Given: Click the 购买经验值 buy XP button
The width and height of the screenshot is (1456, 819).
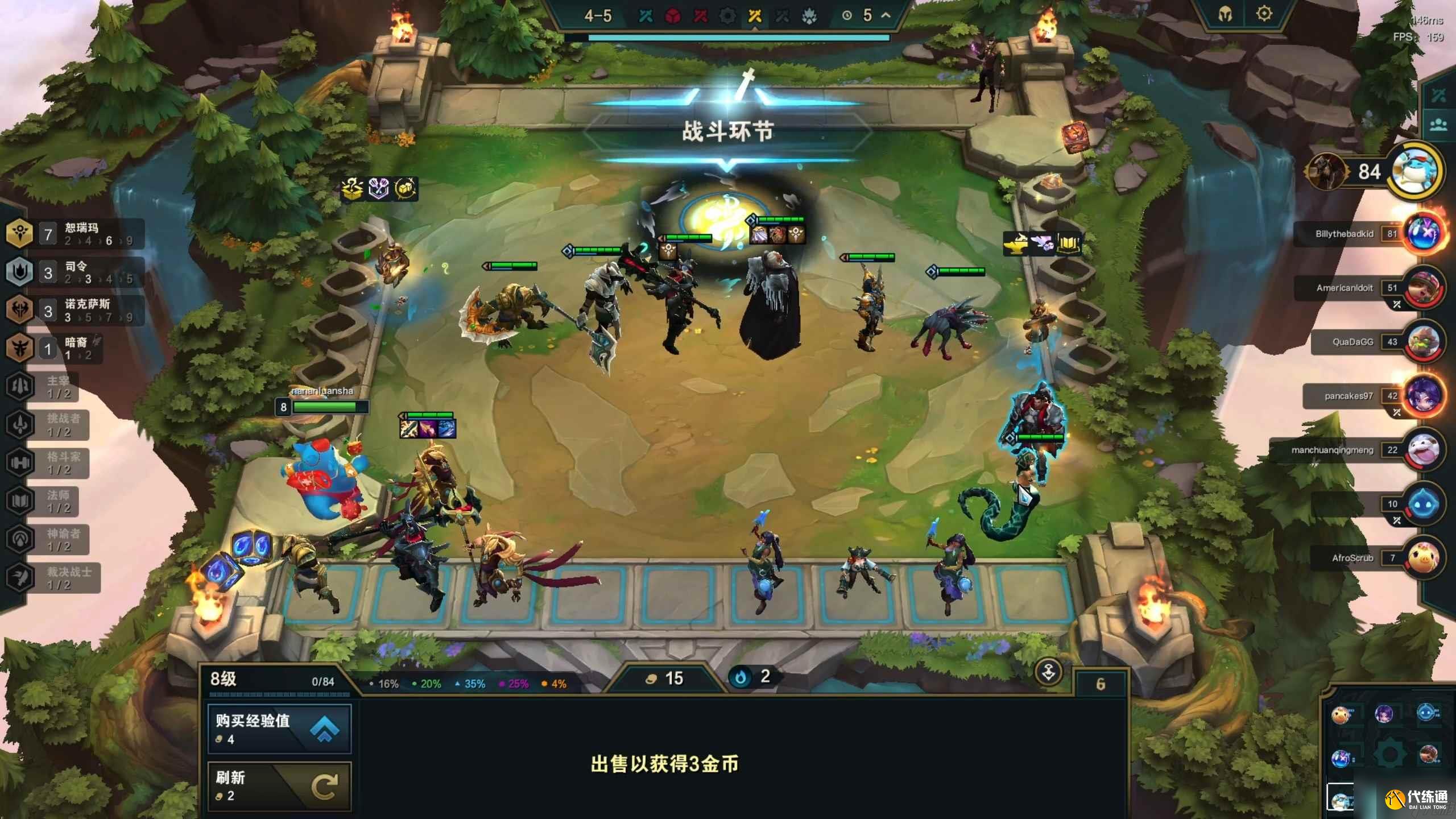Looking at the screenshot, I should (x=279, y=729).
